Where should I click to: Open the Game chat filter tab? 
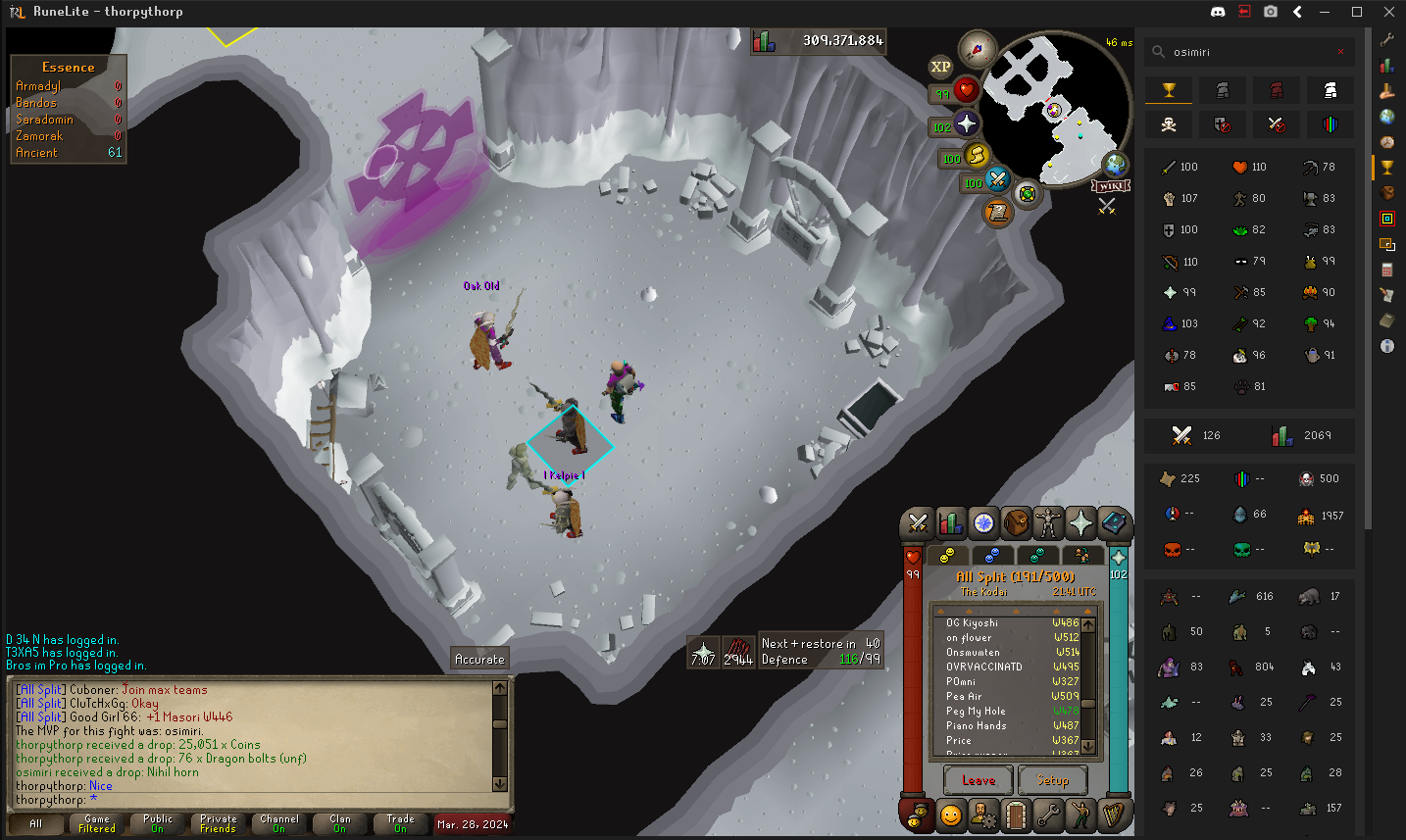(x=97, y=823)
